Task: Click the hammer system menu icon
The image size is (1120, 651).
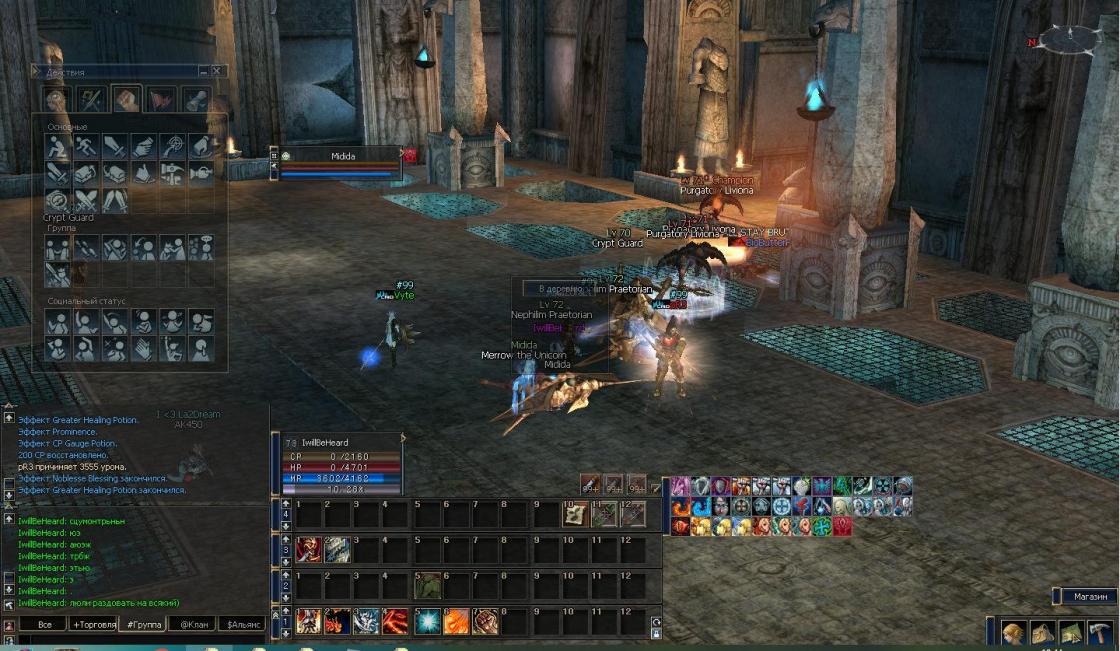Action: click(1099, 633)
